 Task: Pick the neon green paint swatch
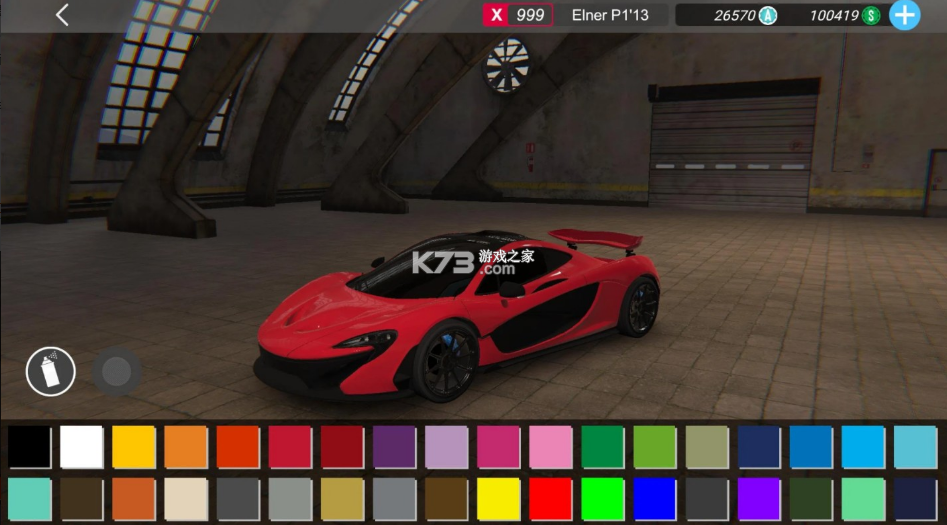click(x=602, y=499)
